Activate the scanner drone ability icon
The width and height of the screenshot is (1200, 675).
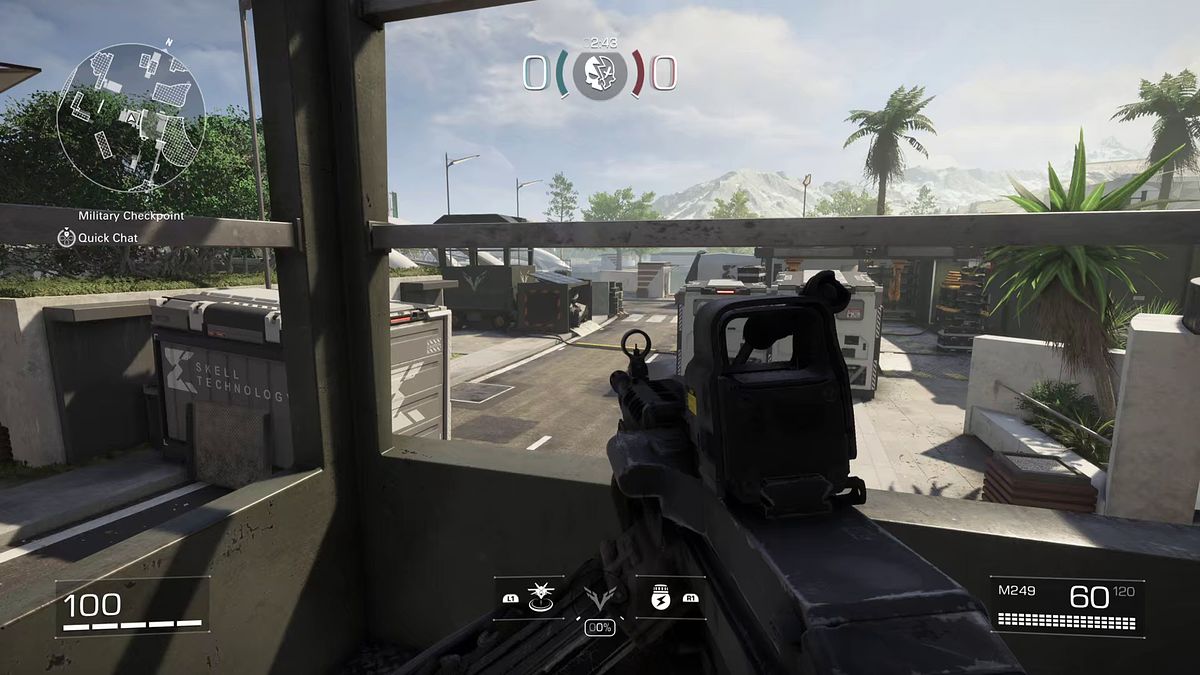541,597
